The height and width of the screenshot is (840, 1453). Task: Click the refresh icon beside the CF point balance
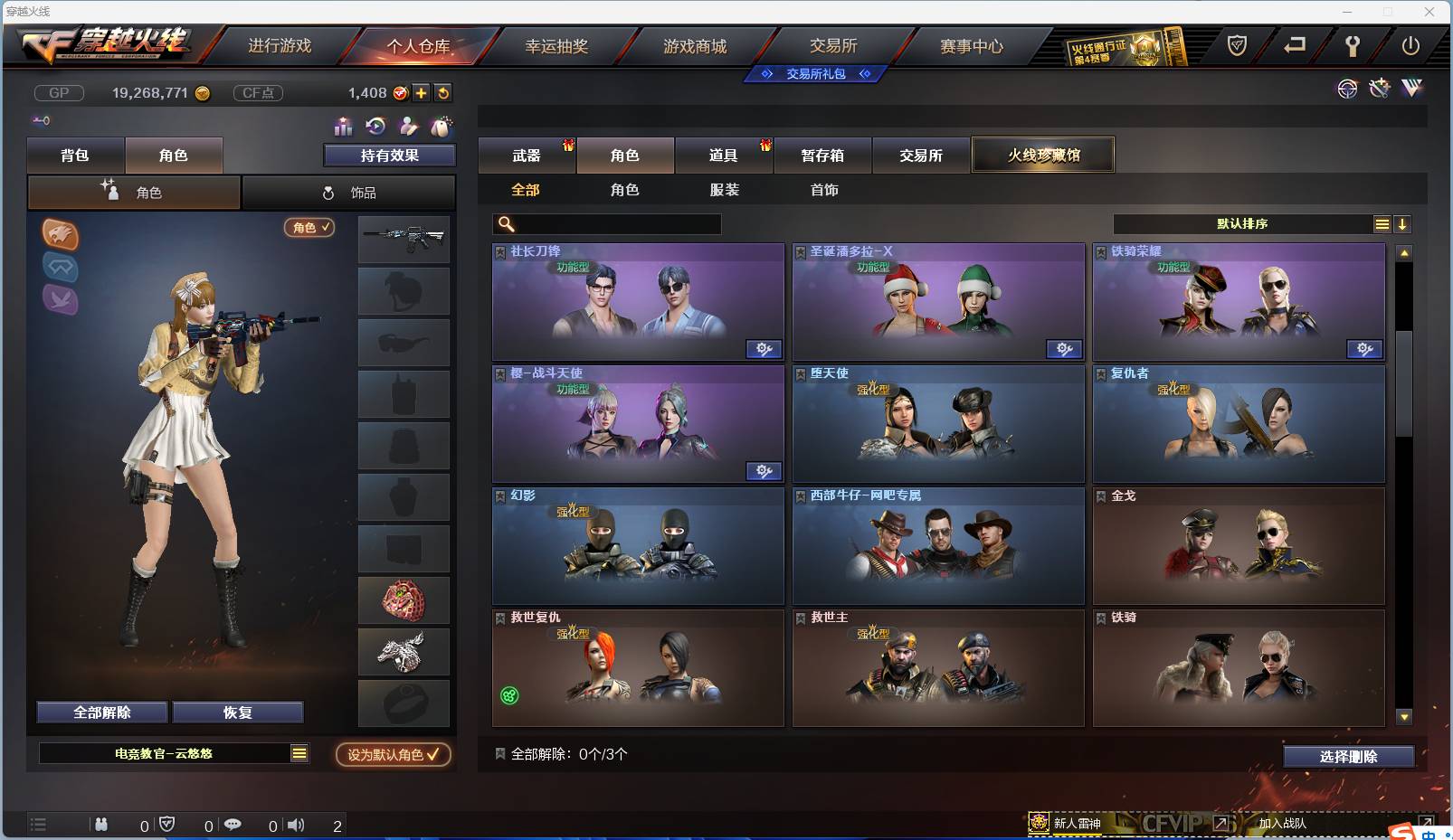tap(443, 92)
